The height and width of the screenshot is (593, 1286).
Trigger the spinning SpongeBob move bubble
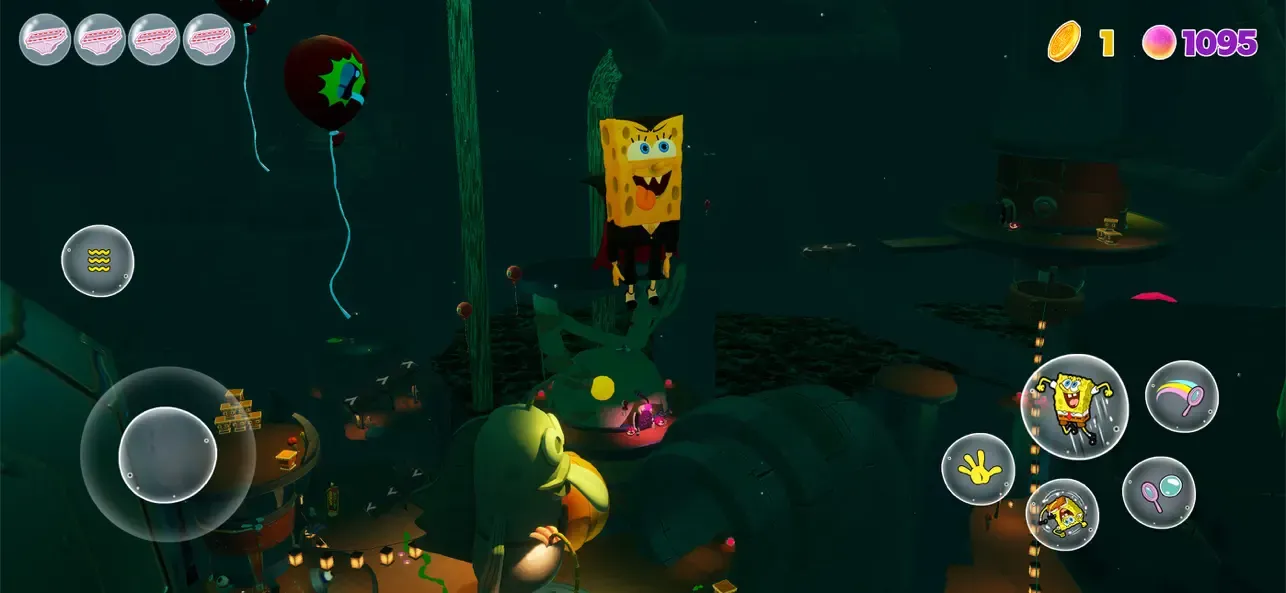point(1062,514)
